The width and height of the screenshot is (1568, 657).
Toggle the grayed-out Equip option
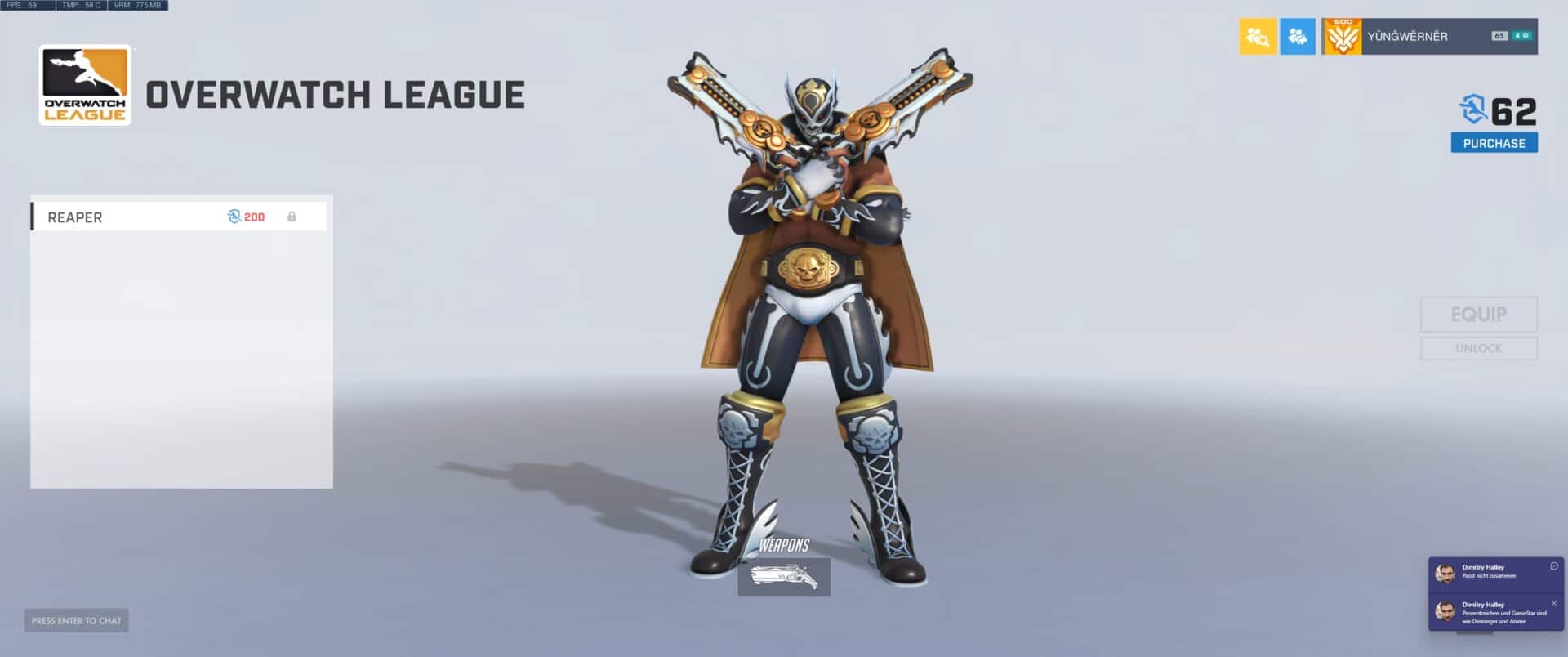tap(1478, 315)
